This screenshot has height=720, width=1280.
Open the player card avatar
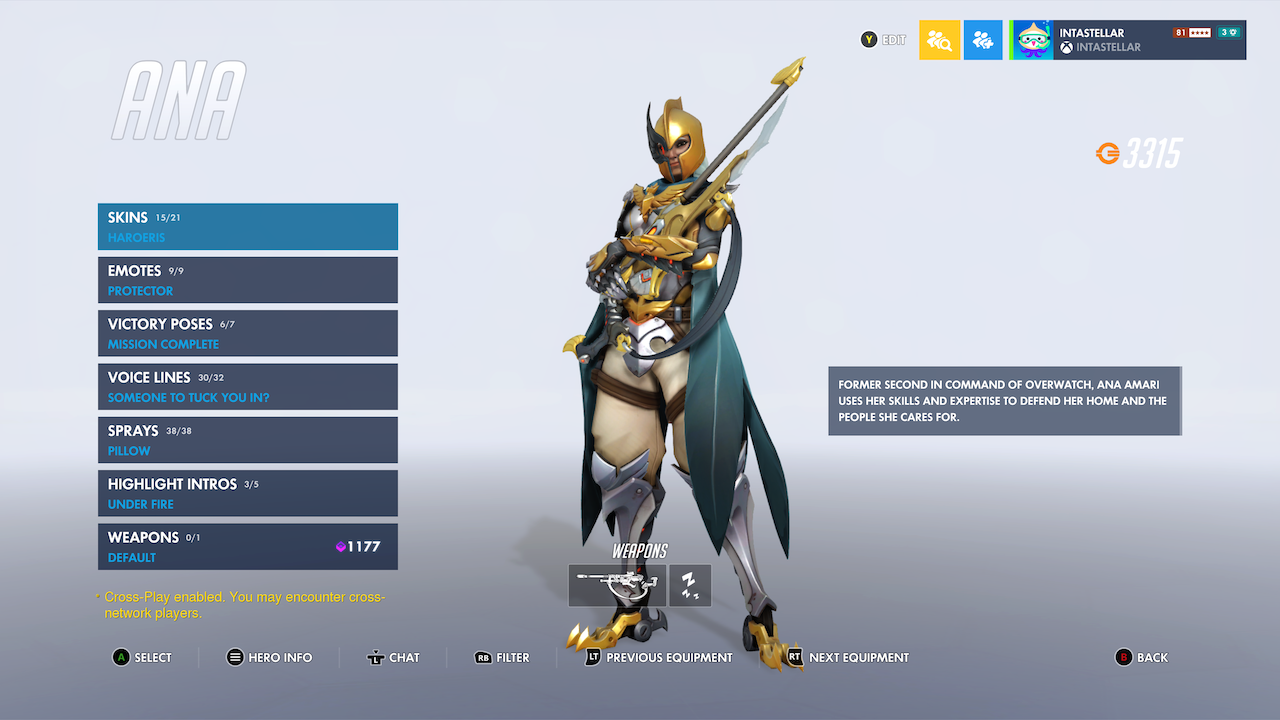coord(1031,39)
